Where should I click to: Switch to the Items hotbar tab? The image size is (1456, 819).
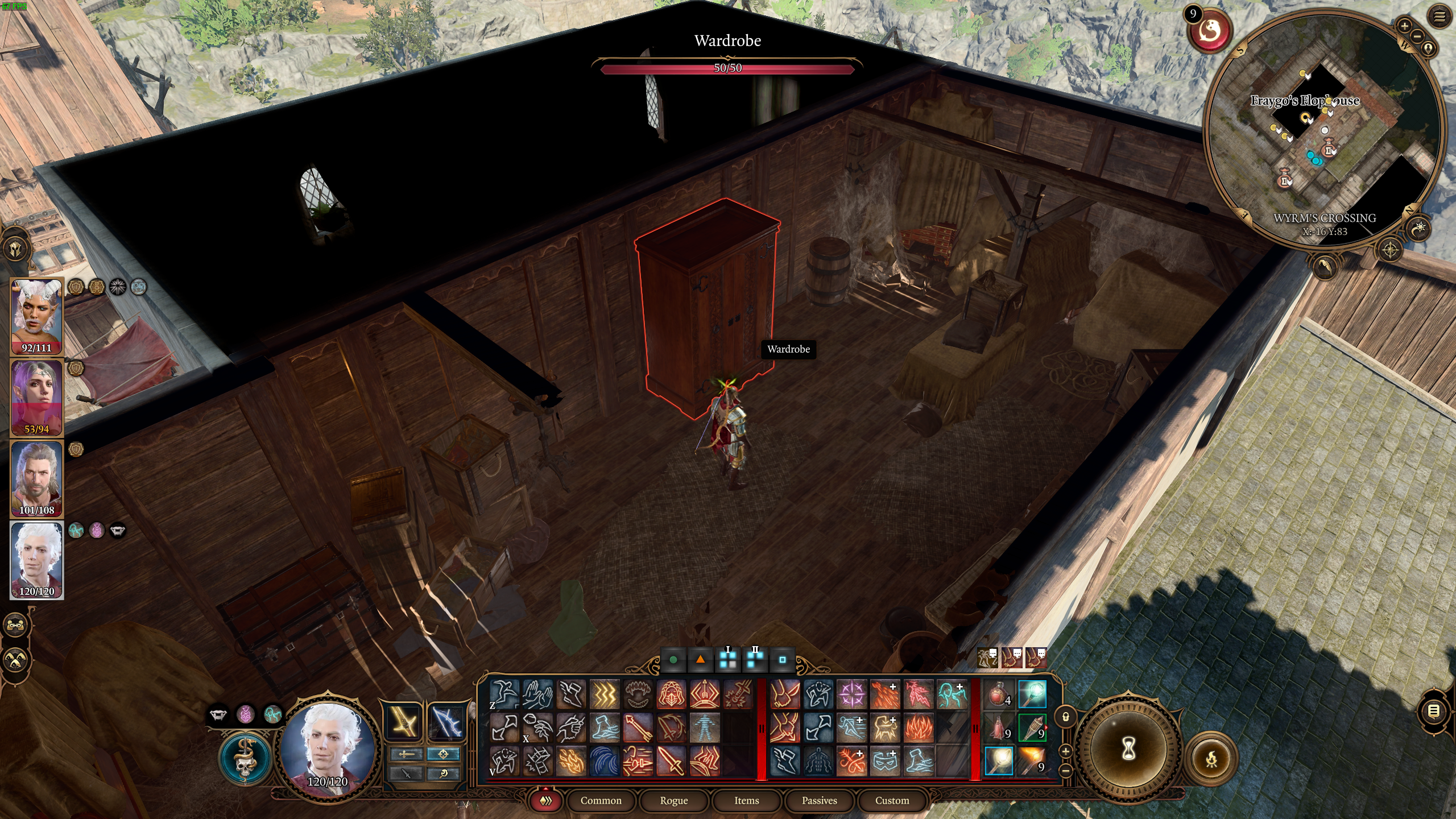point(746,800)
